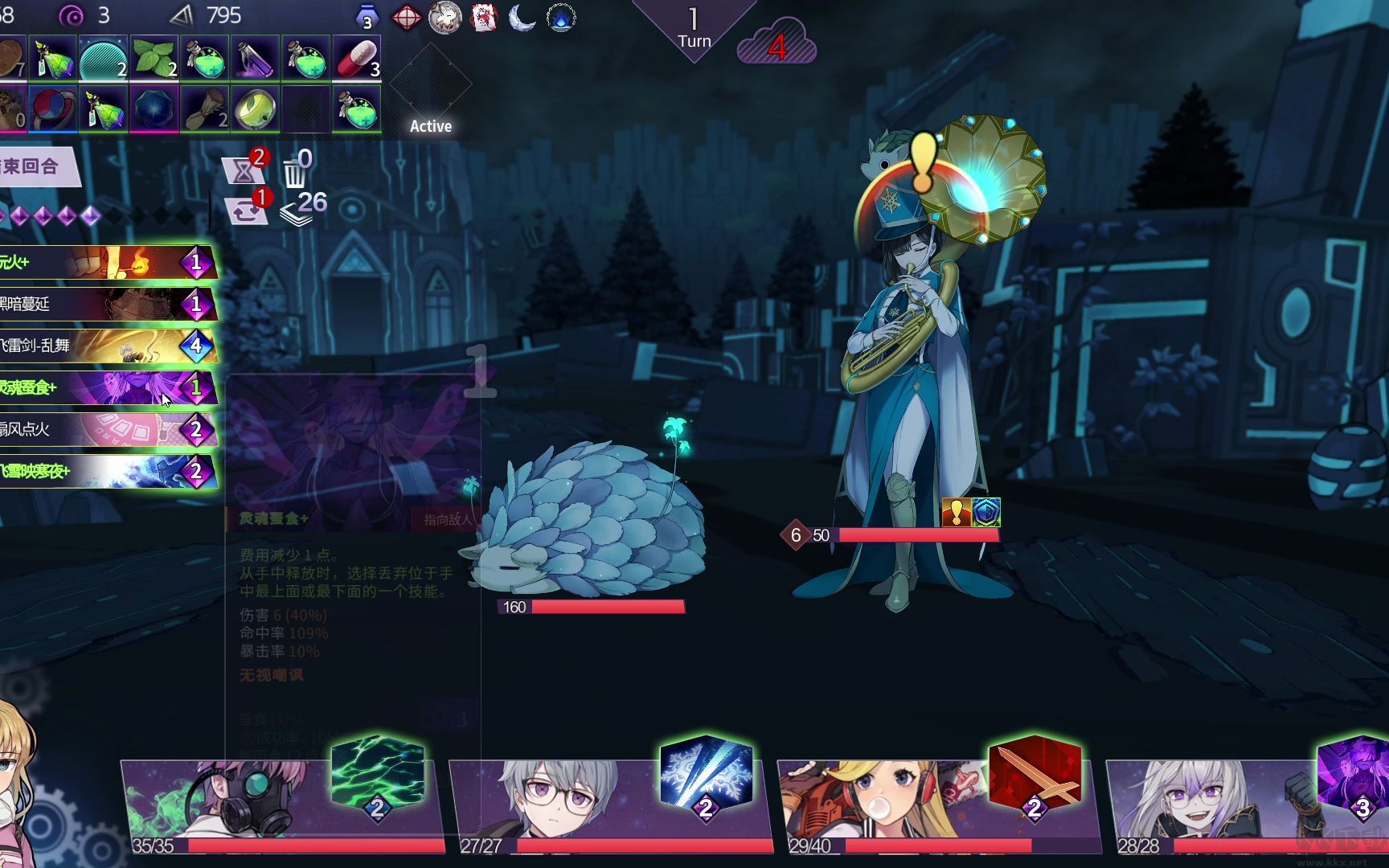This screenshot has height=868, width=1389.
Task: Trigger the red sword fixed skill
Action: coord(1035,773)
